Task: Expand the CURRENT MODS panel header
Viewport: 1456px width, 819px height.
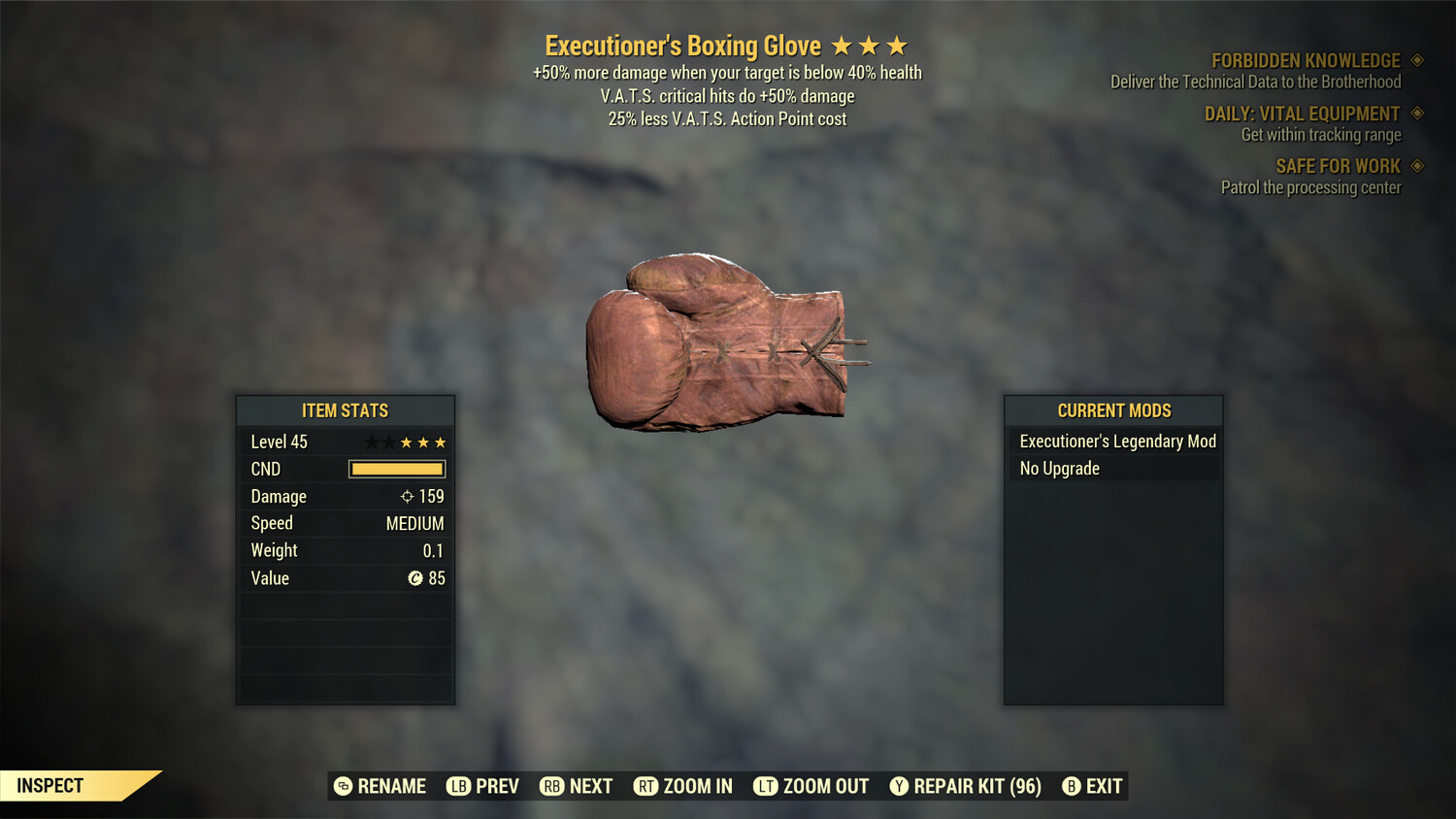Action: point(1112,409)
